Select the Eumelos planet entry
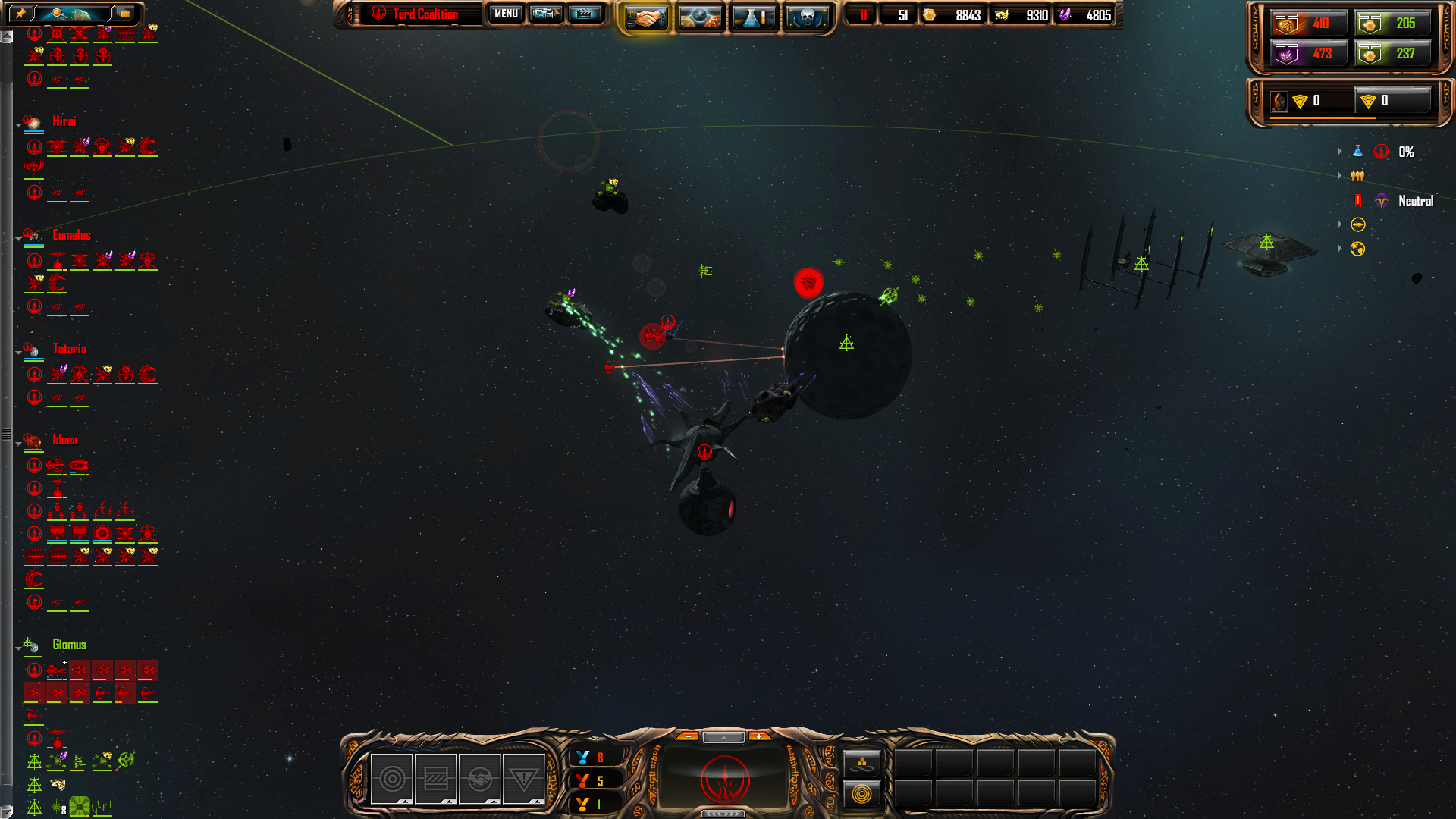This screenshot has width=1456, height=819. pos(71,235)
